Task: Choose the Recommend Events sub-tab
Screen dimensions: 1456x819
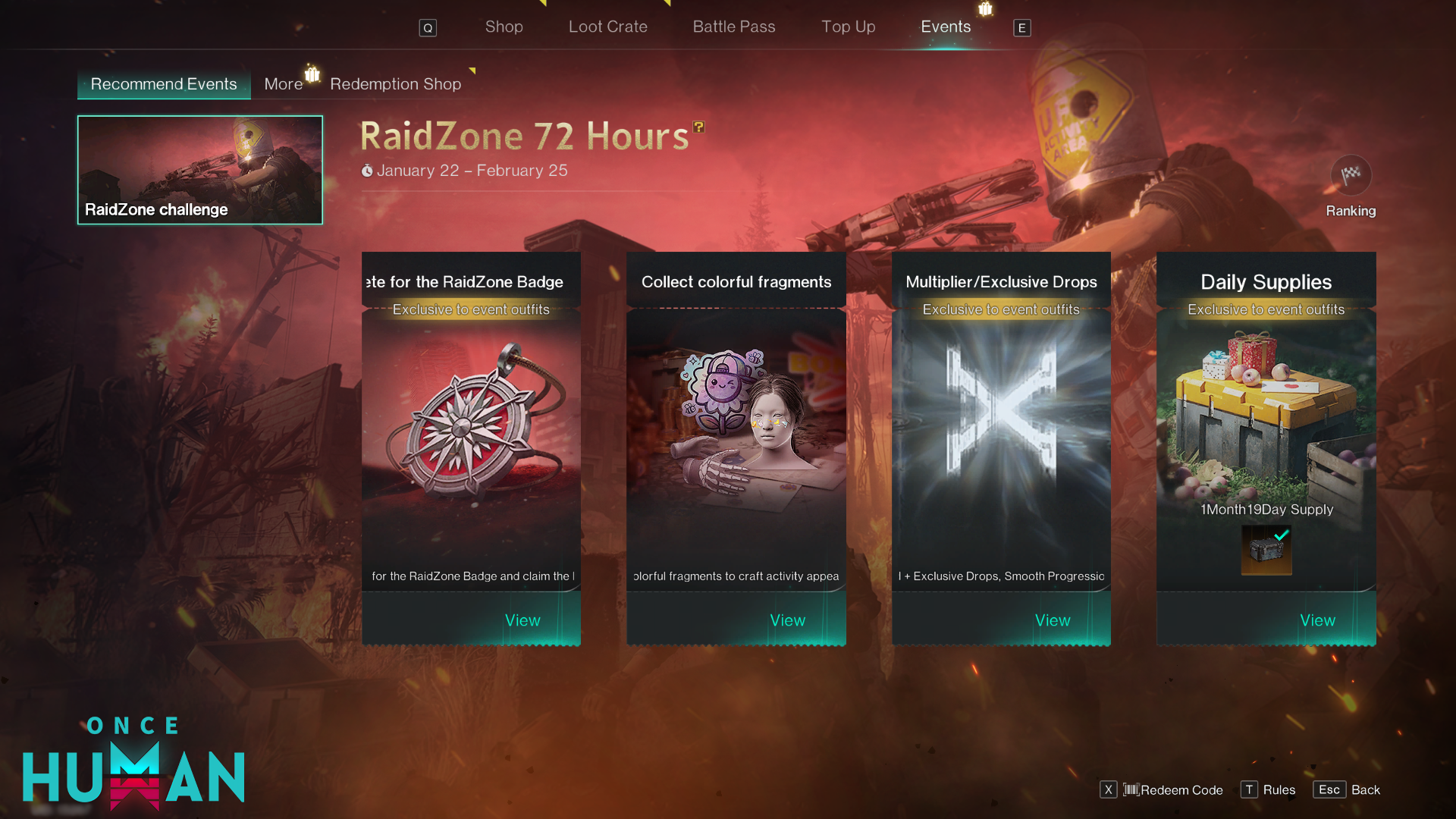Action: click(x=164, y=84)
